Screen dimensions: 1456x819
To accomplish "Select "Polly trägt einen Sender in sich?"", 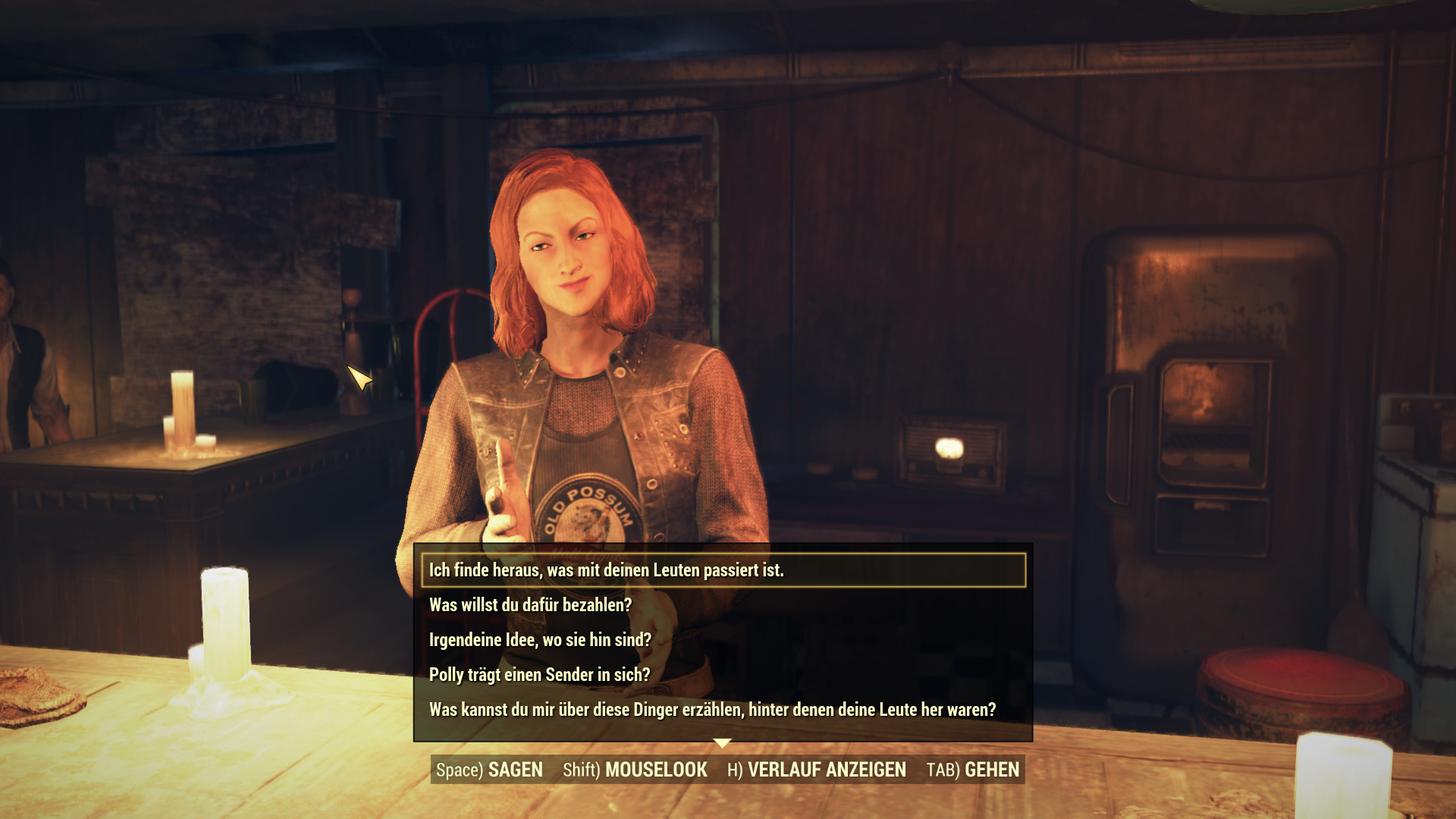I will (538, 673).
